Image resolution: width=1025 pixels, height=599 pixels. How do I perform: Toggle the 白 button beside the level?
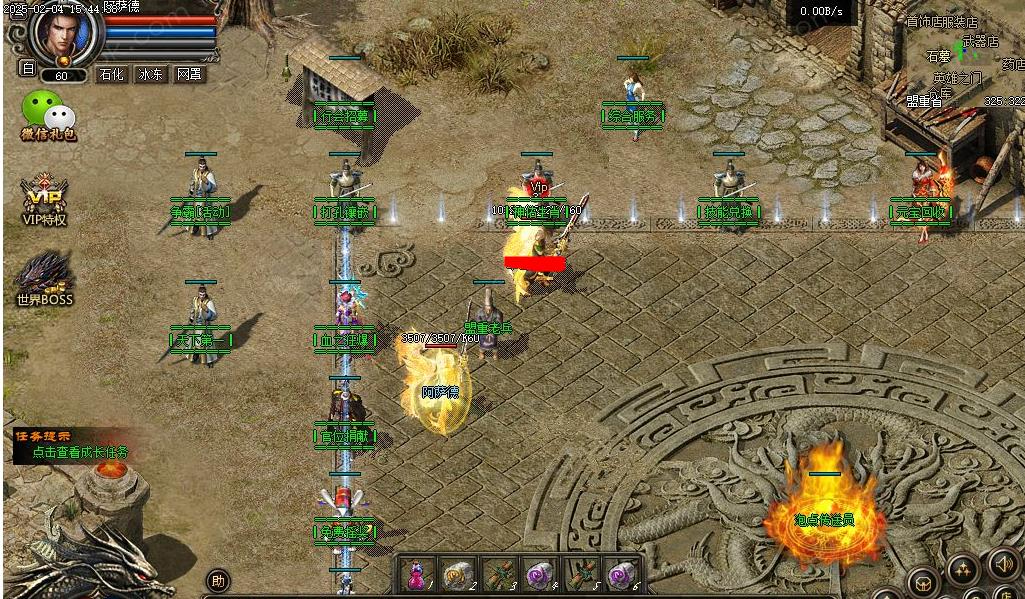coord(28,69)
